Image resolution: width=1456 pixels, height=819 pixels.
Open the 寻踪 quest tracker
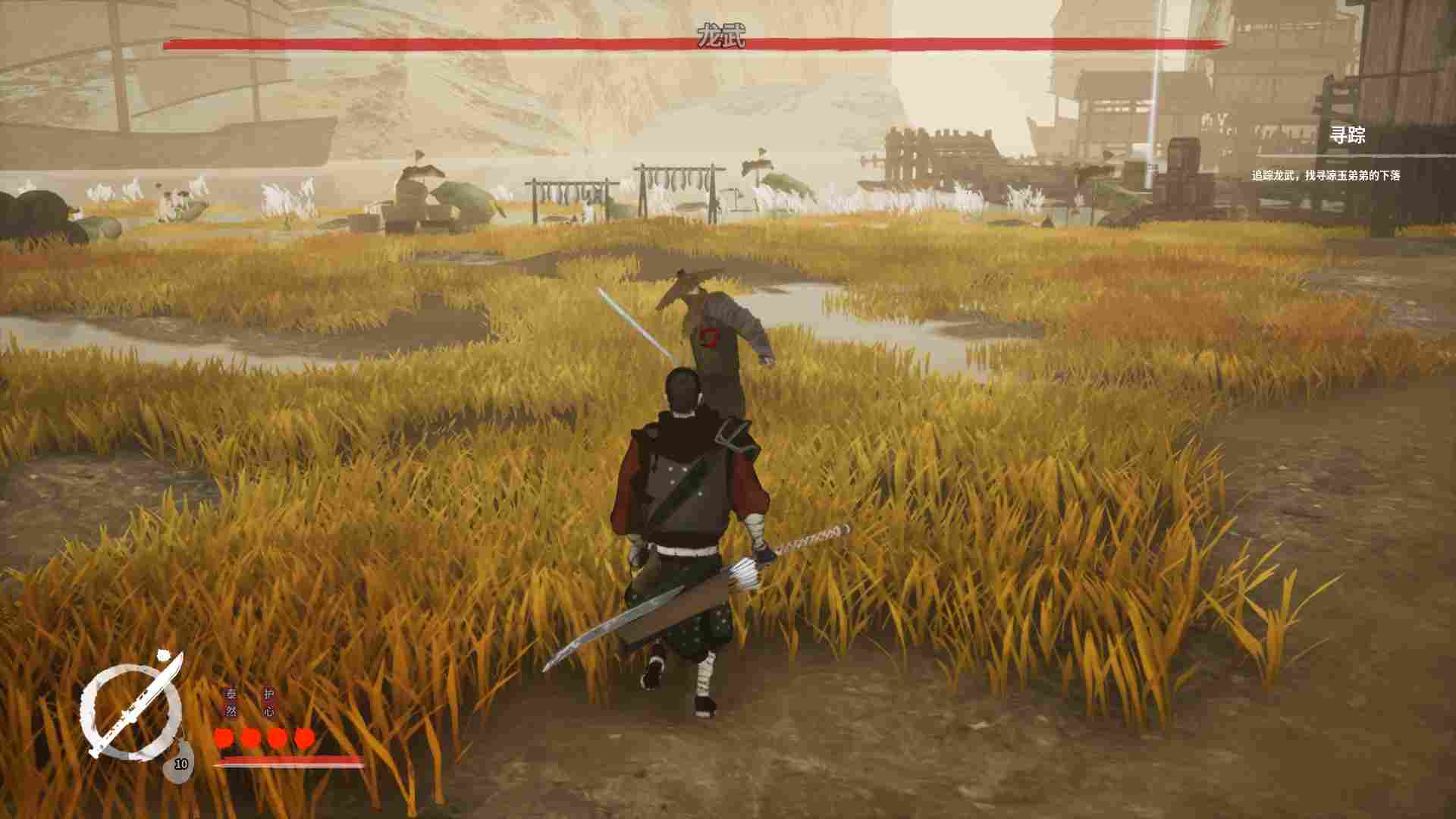pyautogui.click(x=1348, y=136)
